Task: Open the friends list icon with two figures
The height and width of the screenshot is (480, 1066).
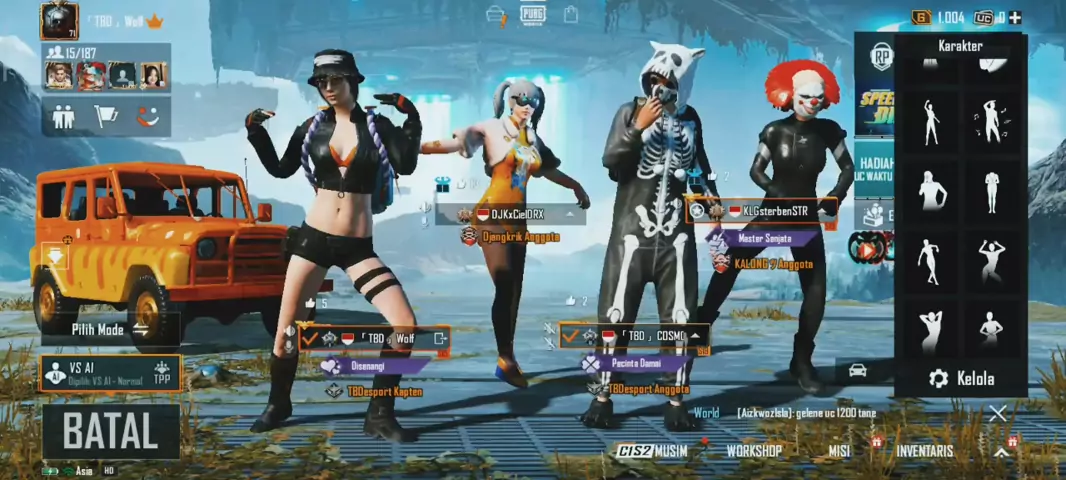Action: coord(63,116)
